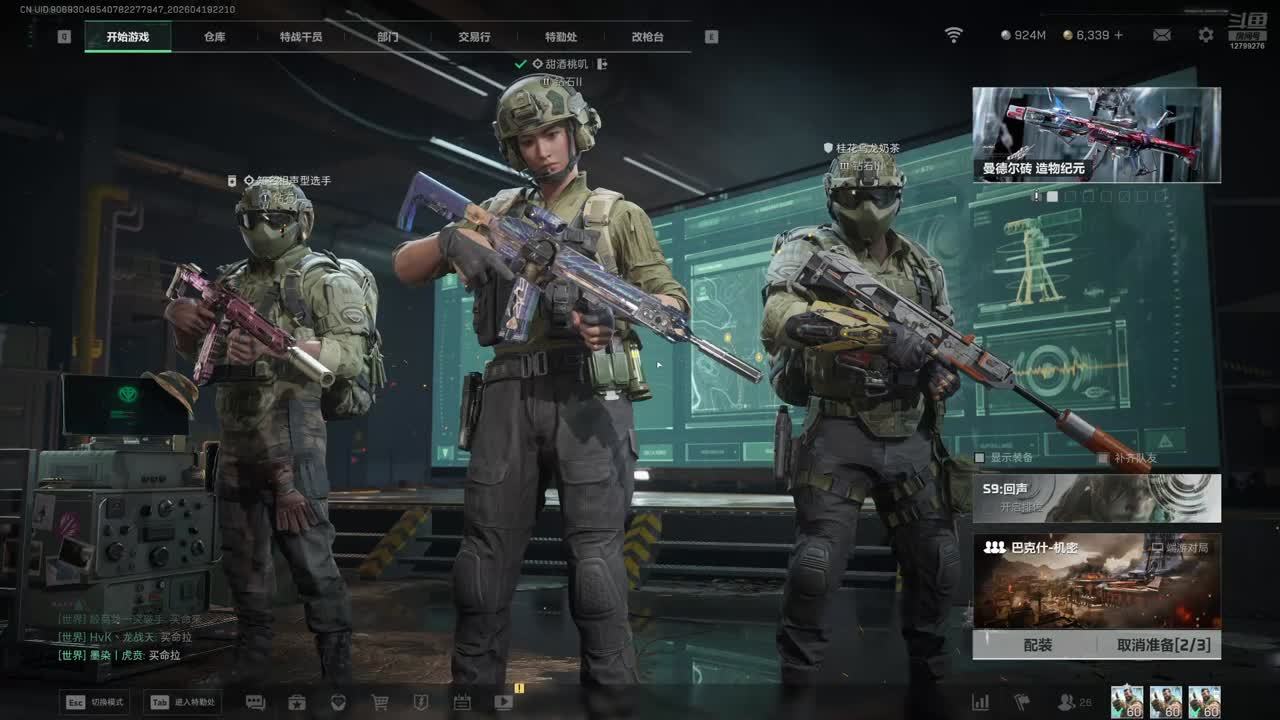Screen dimensions: 1280x720
Task: Go to the 交易行 trading house tab
Action: [x=474, y=37]
